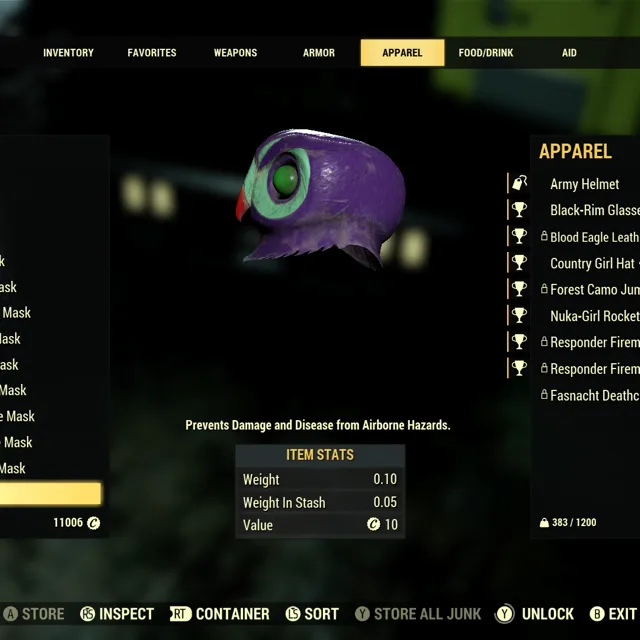The image size is (640, 640).
Task: Open the Favorites tab
Action: pos(152,53)
